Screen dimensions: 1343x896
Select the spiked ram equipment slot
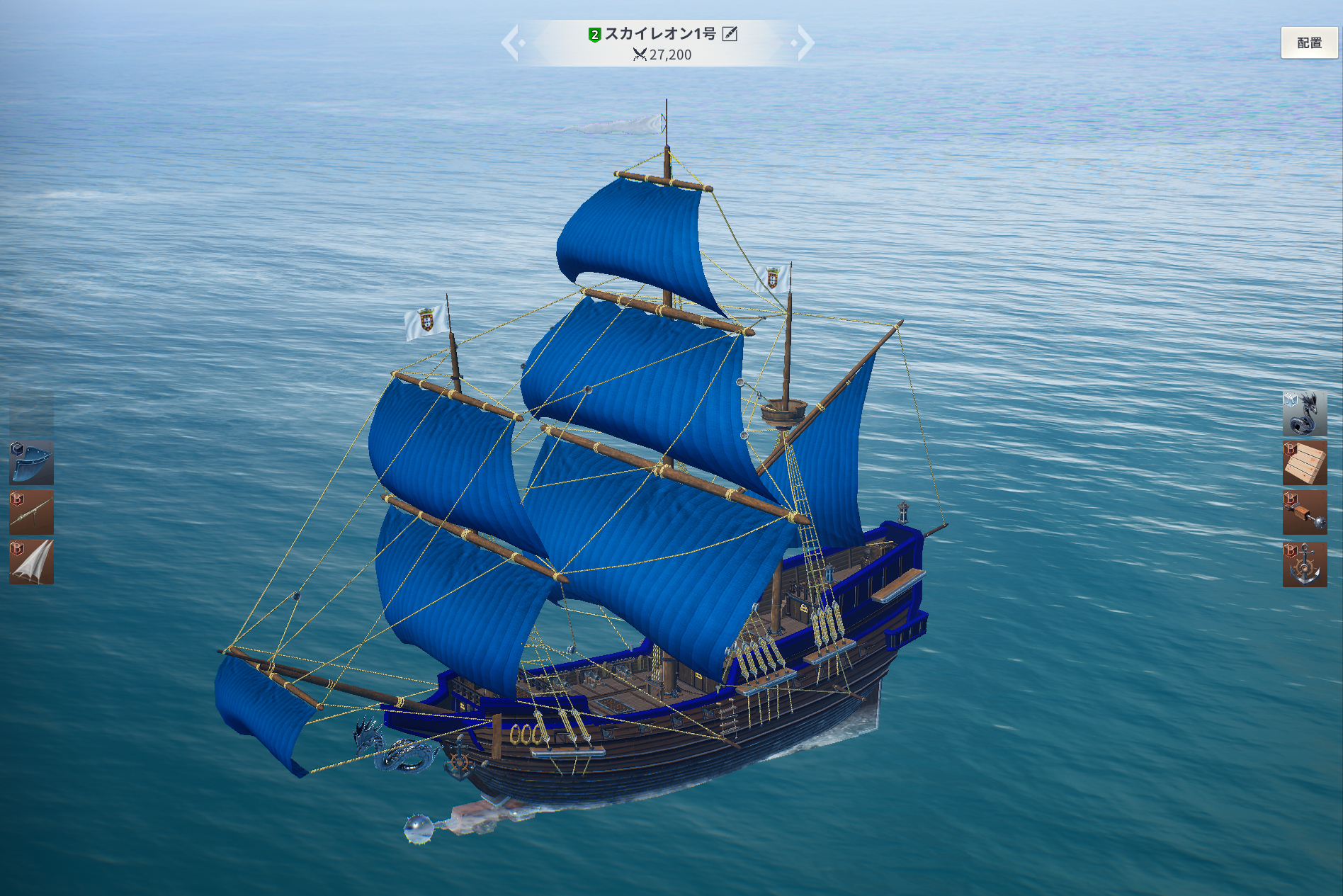coord(1304,513)
